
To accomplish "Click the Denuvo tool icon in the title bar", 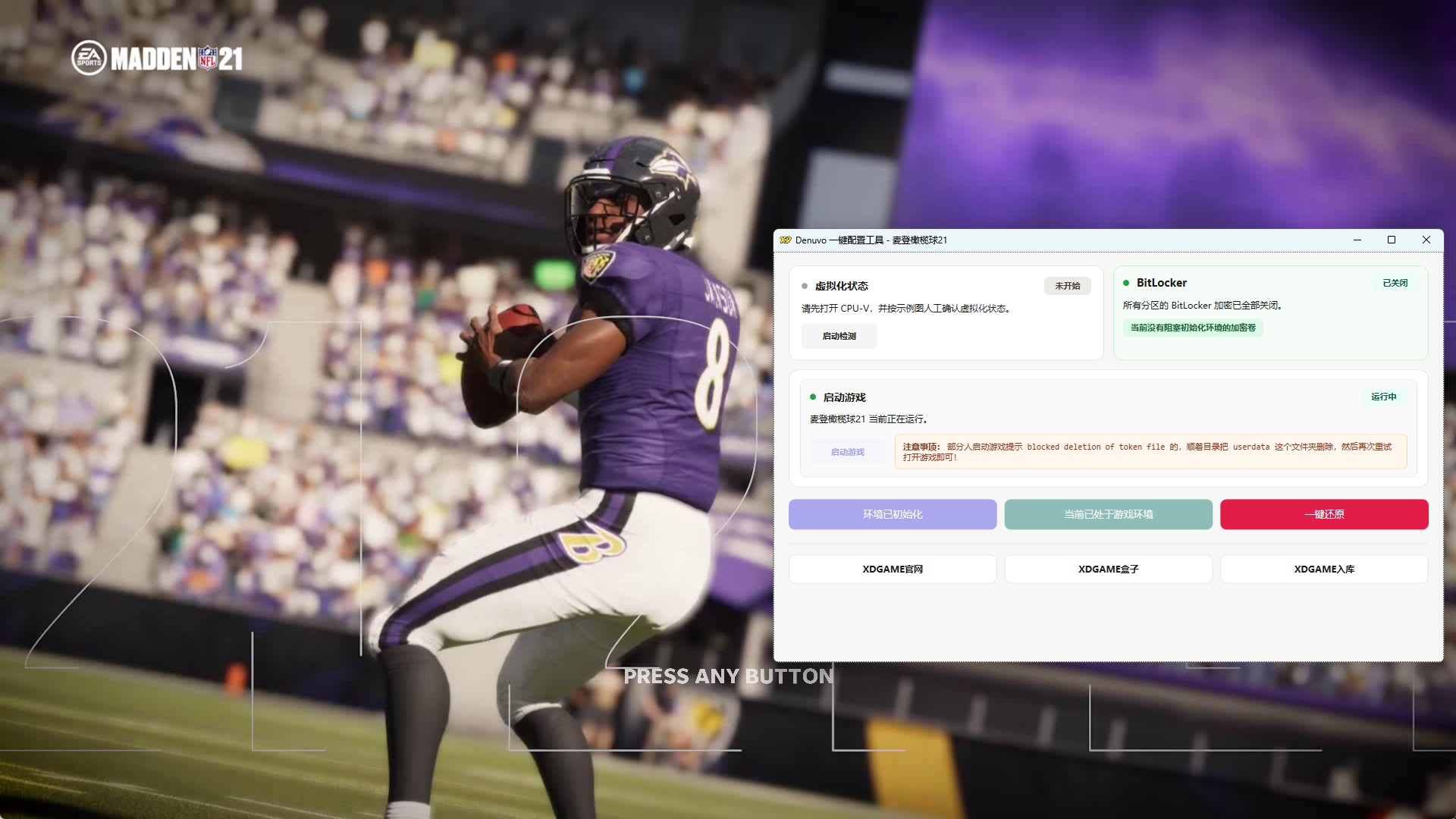I will [x=786, y=240].
